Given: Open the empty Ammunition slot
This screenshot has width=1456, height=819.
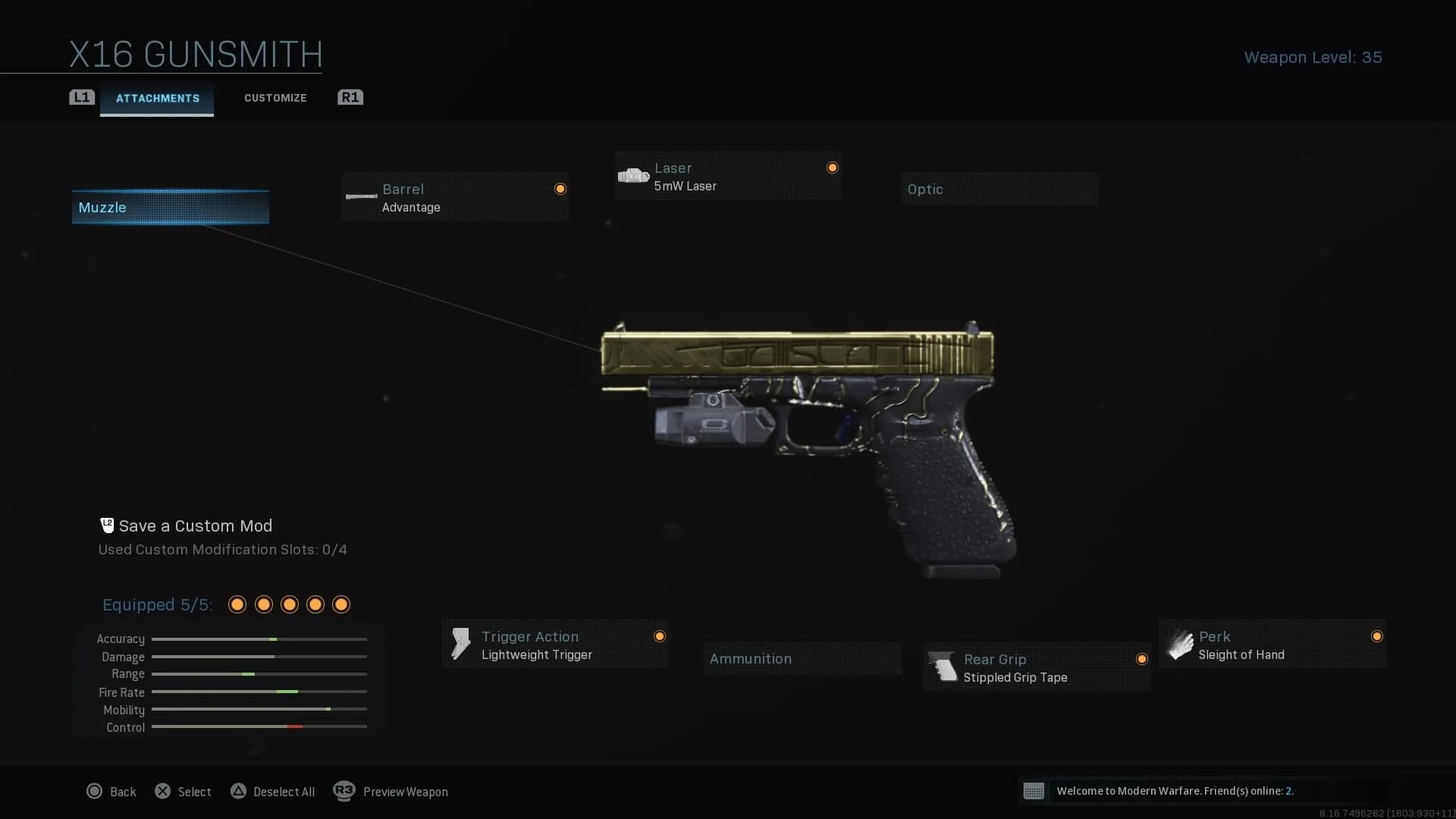Looking at the screenshot, I should pyautogui.click(x=802, y=659).
